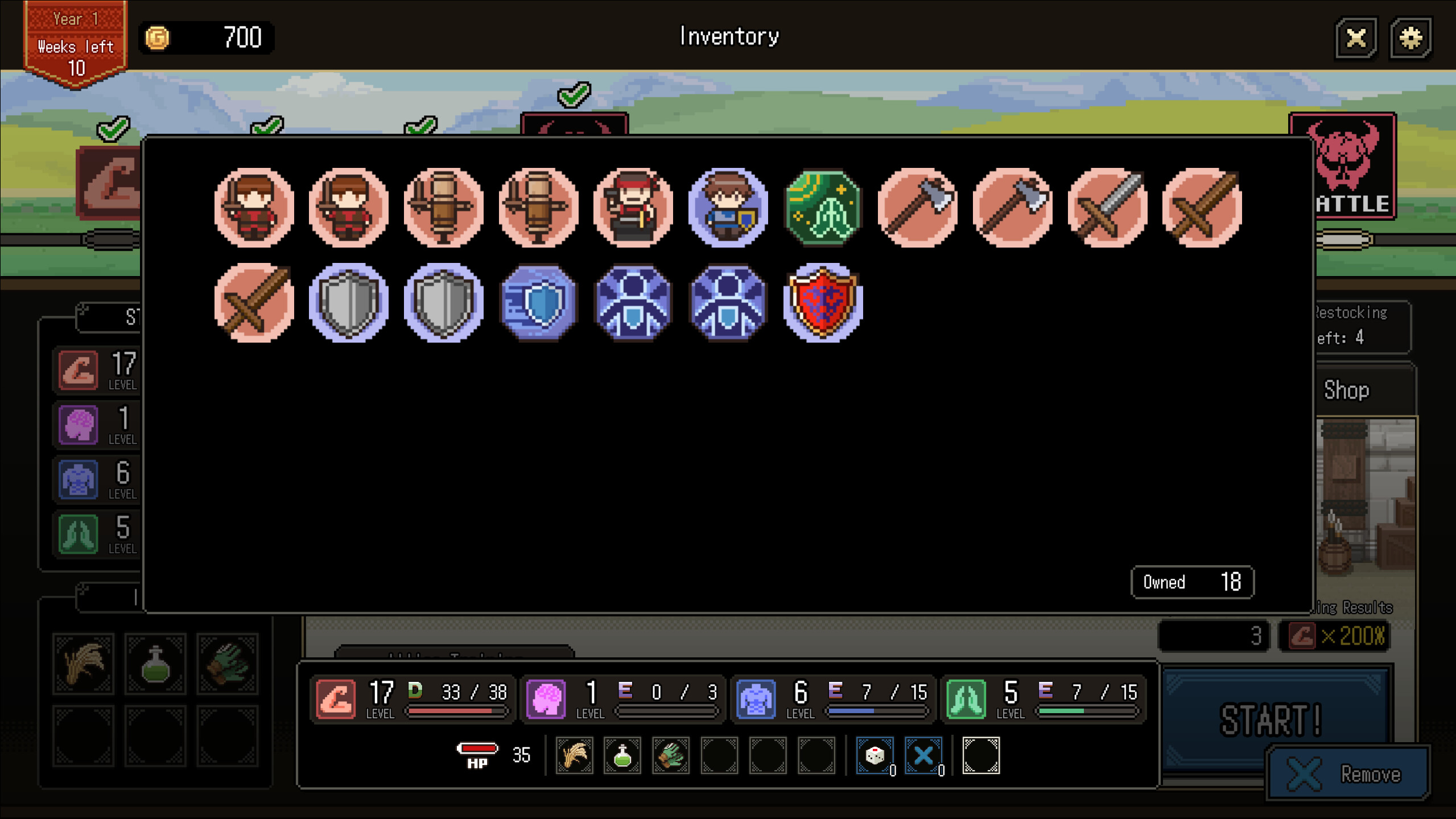Pick the training dummy item
Image resolution: width=1456 pixels, height=819 pixels.
(x=444, y=207)
